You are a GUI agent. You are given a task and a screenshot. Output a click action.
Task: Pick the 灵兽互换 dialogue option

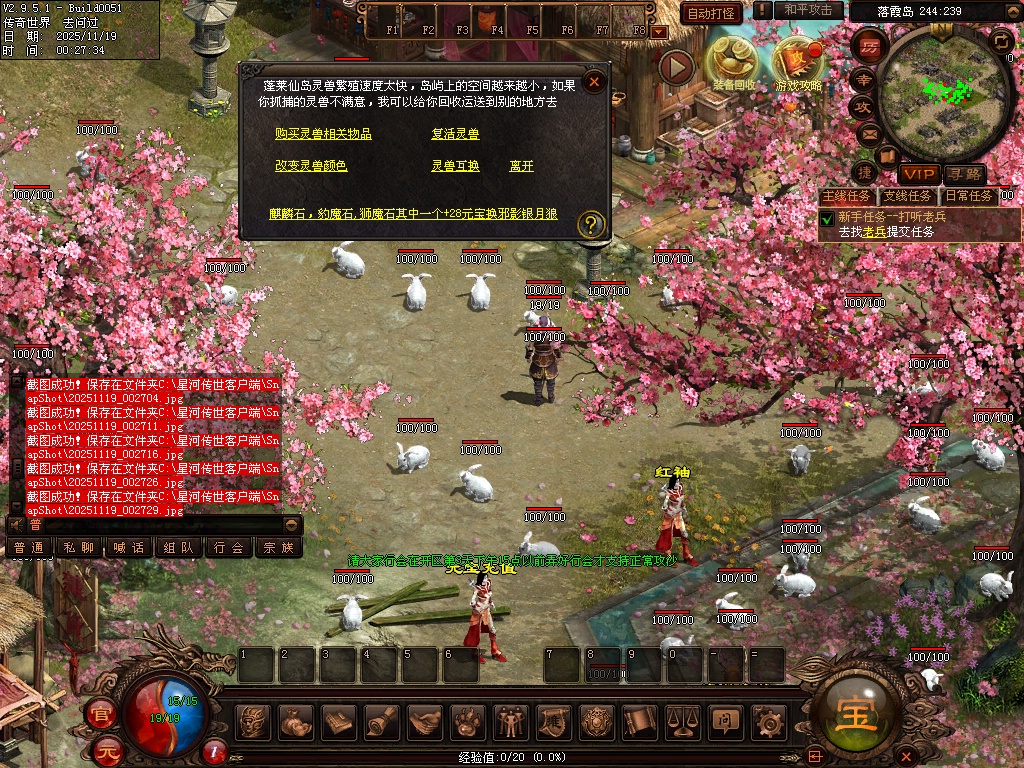pos(455,166)
